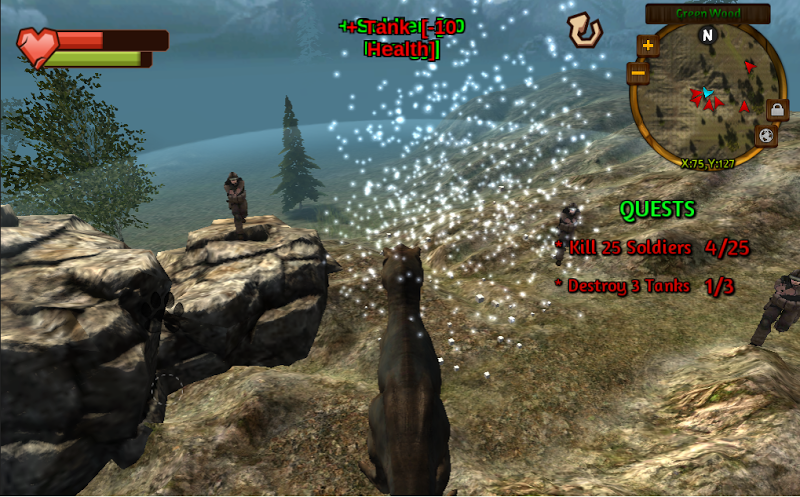Zoom out the minimap with the minus button
The height and width of the screenshot is (497, 800).
pos(638,73)
